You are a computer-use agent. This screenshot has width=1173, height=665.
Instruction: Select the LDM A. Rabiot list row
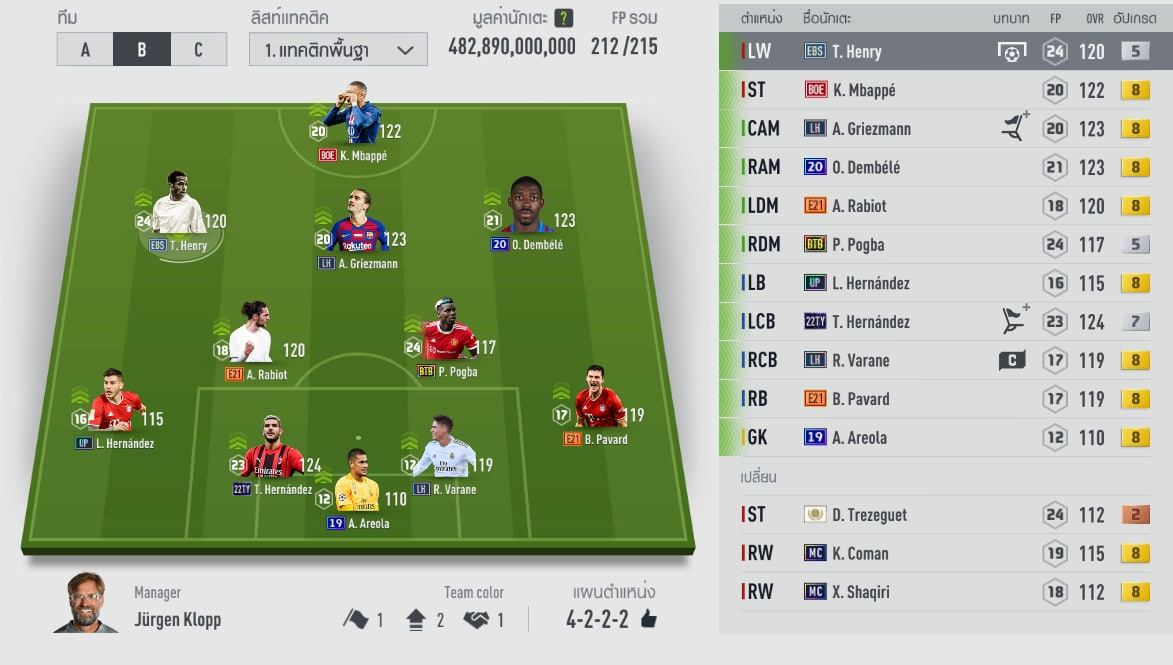pyautogui.click(x=943, y=206)
